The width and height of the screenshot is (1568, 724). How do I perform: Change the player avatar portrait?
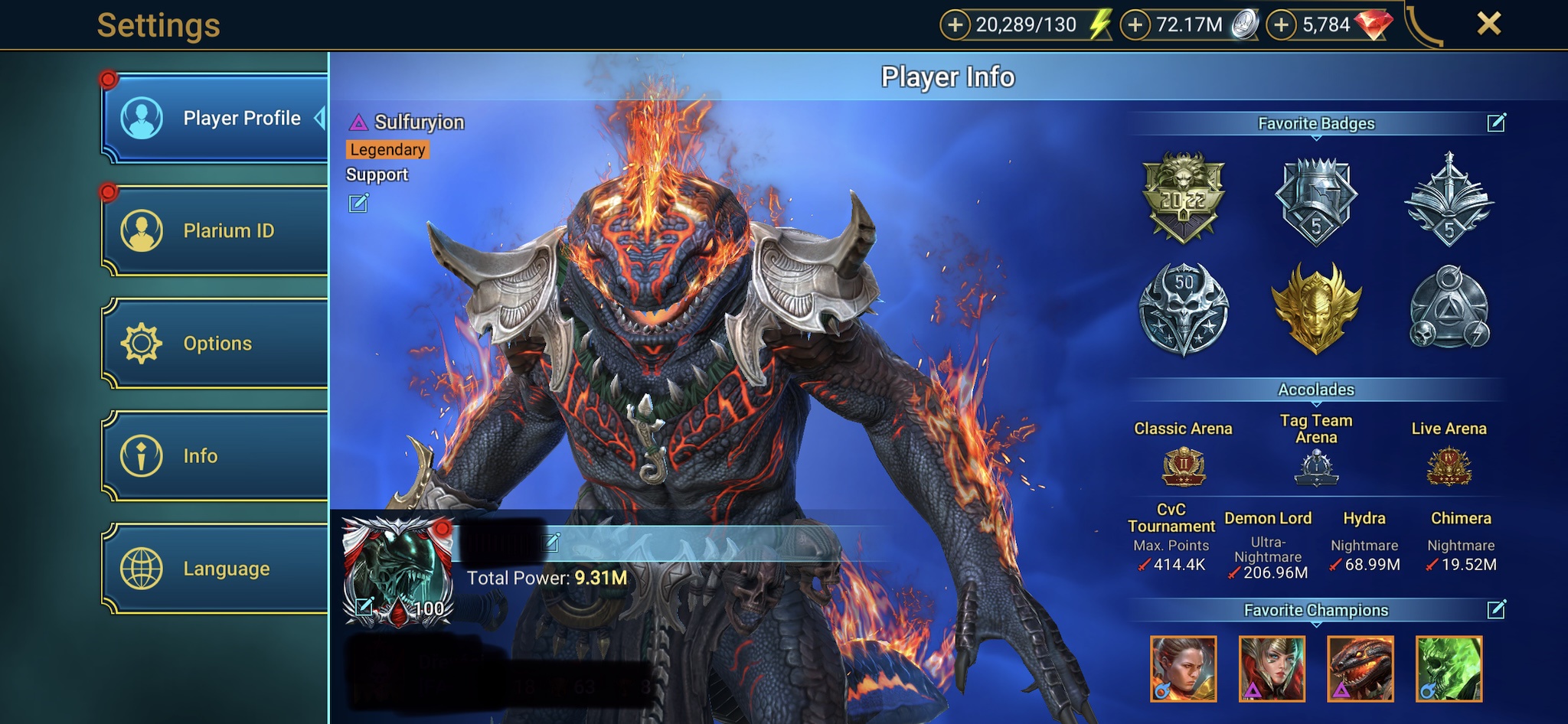364,608
